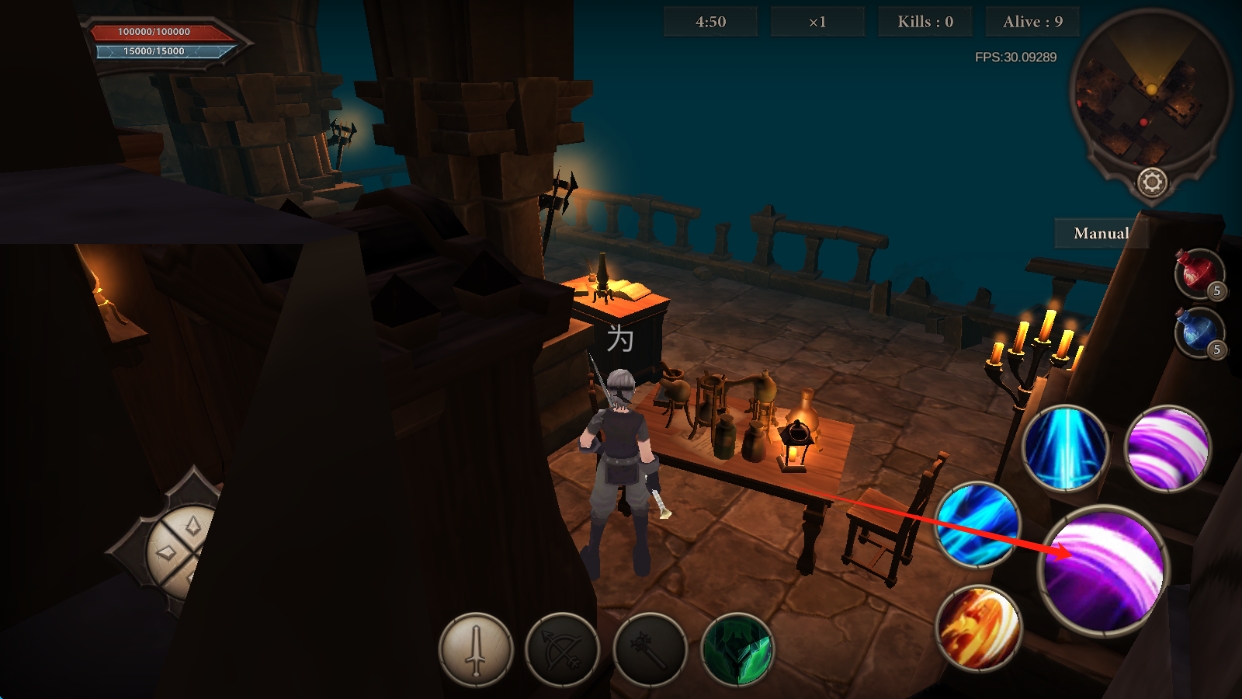This screenshot has height=699, width=1242.
Task: Trigger the blue light beam skill
Action: (x=1065, y=449)
